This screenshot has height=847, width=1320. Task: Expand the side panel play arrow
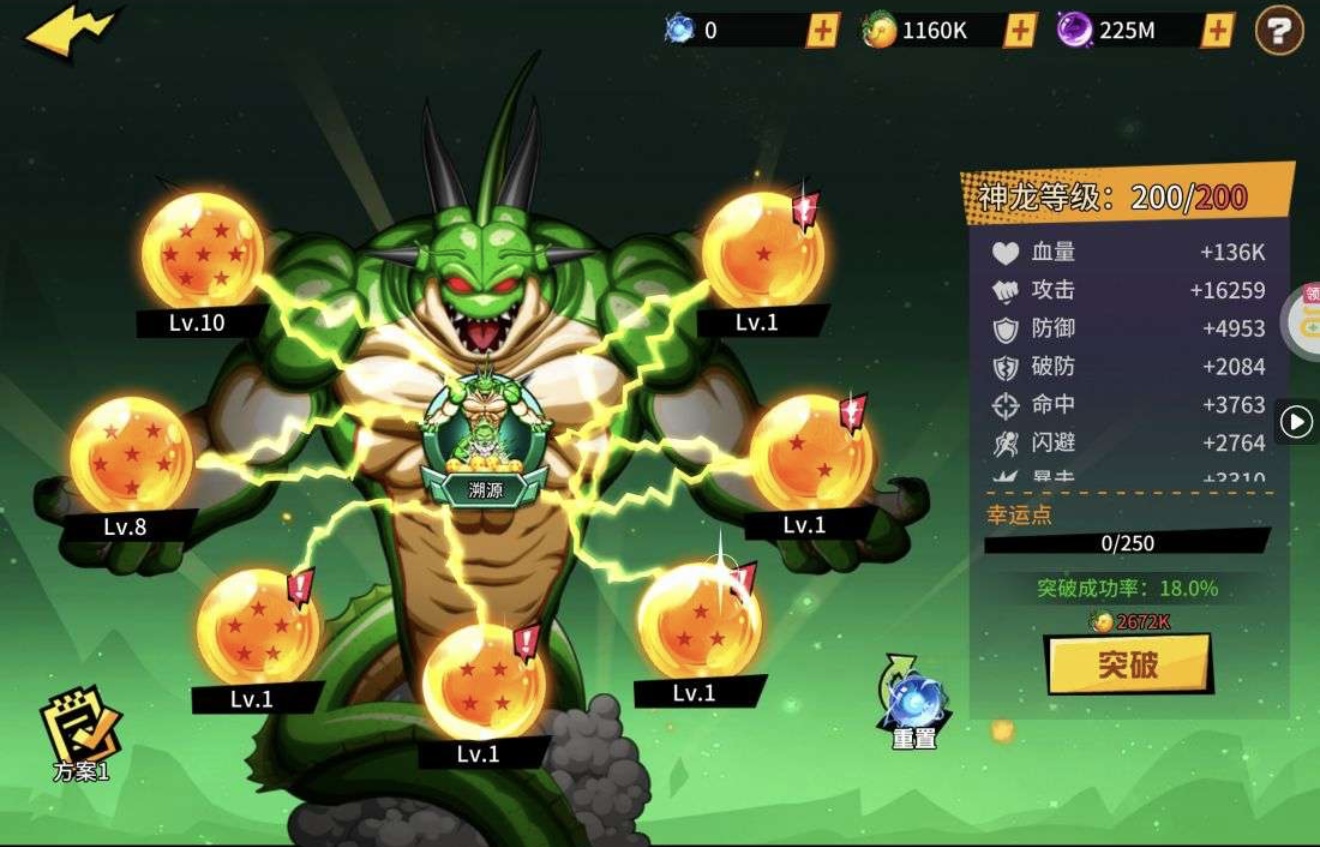point(1297,422)
